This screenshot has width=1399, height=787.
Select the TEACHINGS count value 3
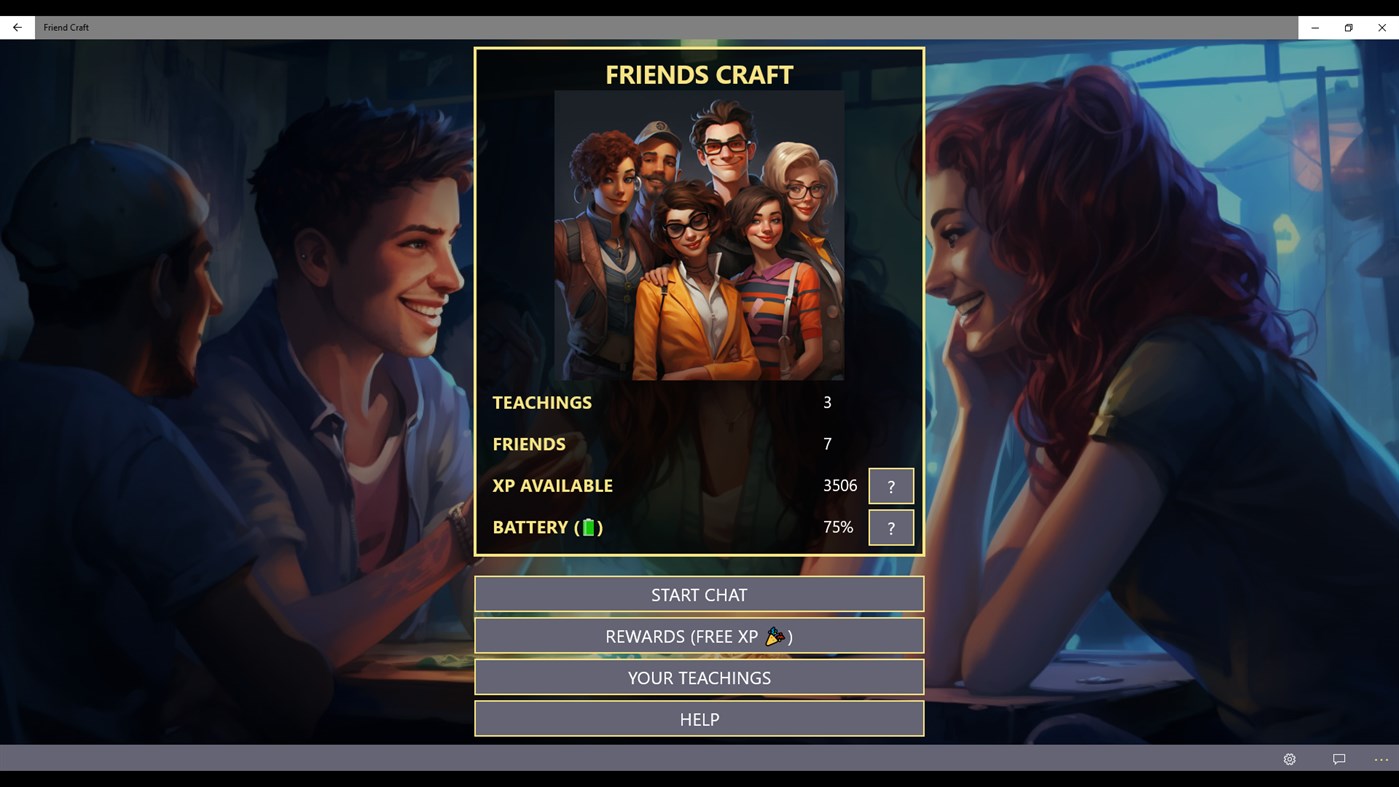click(x=827, y=402)
